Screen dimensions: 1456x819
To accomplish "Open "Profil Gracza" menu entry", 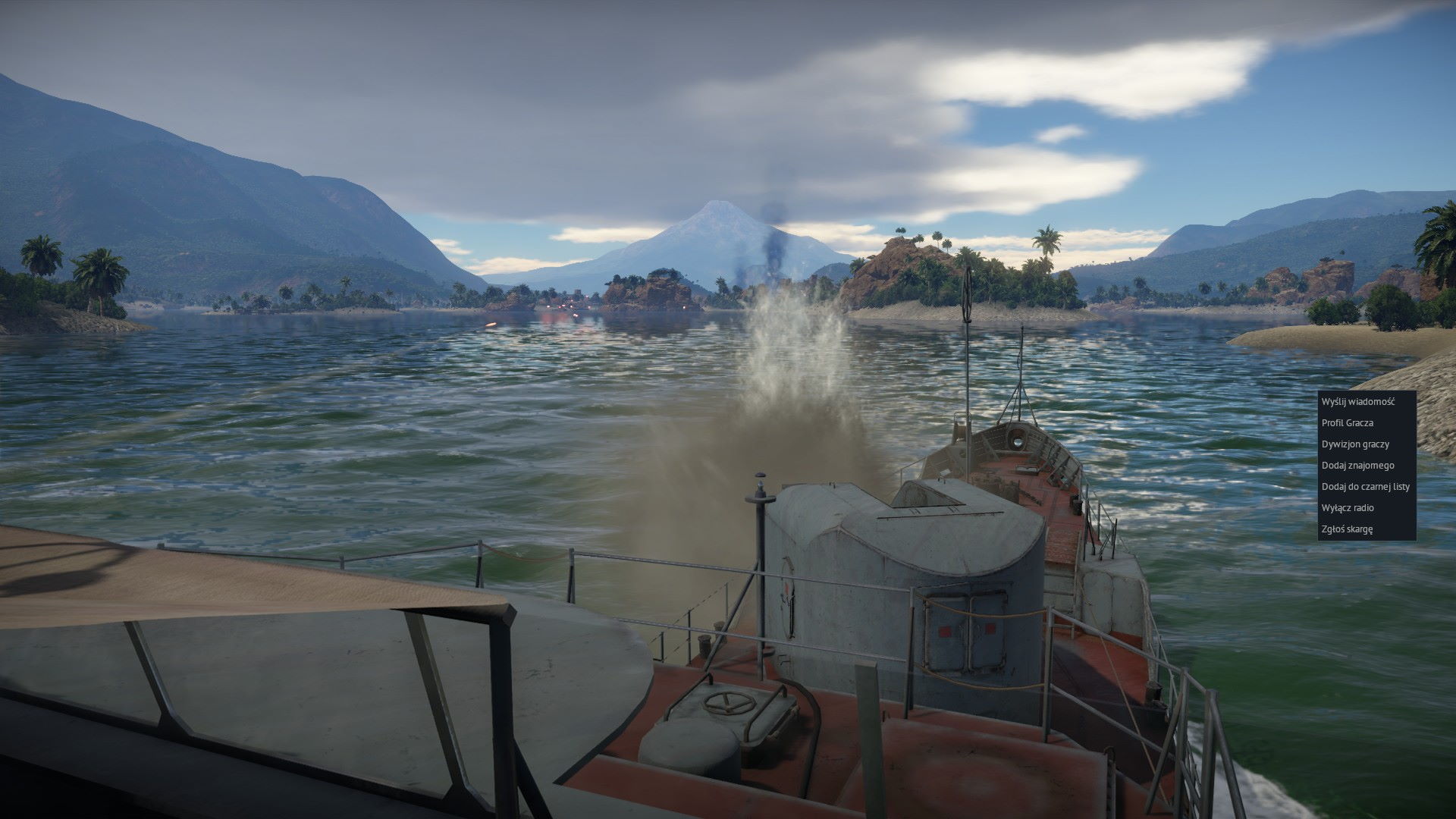I will click(x=1347, y=423).
